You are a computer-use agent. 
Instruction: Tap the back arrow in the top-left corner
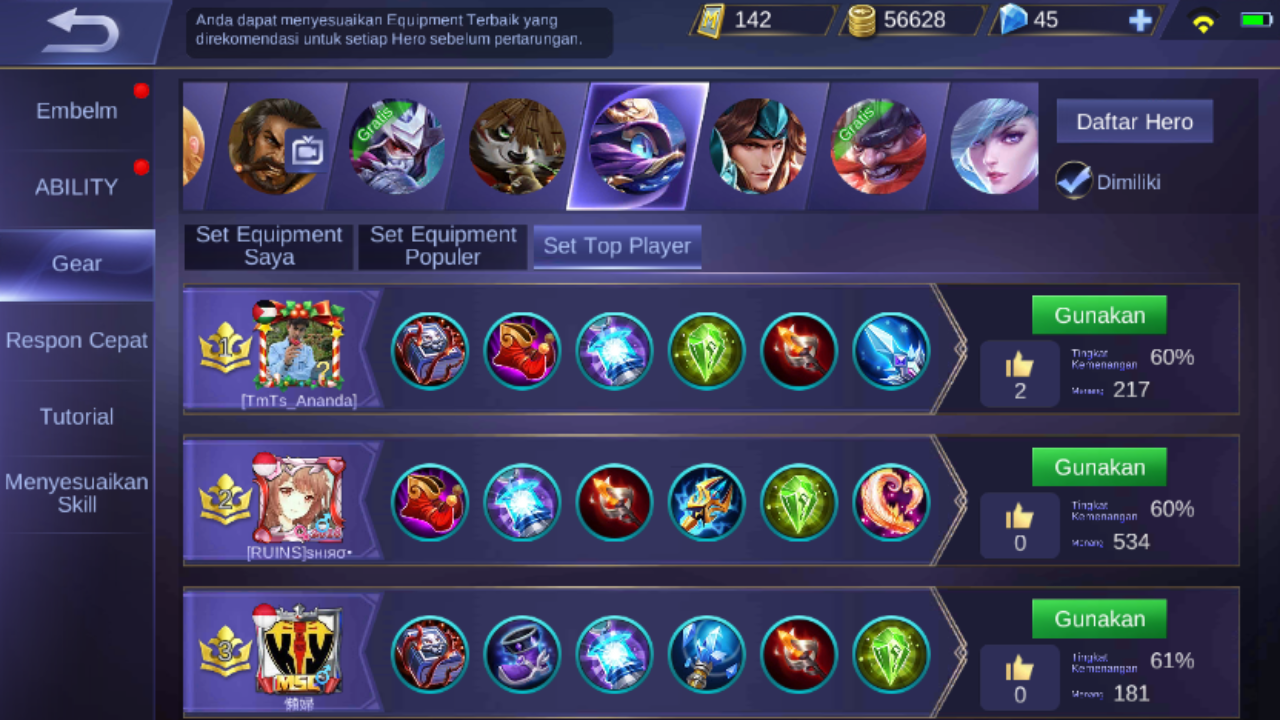pyautogui.click(x=80, y=30)
